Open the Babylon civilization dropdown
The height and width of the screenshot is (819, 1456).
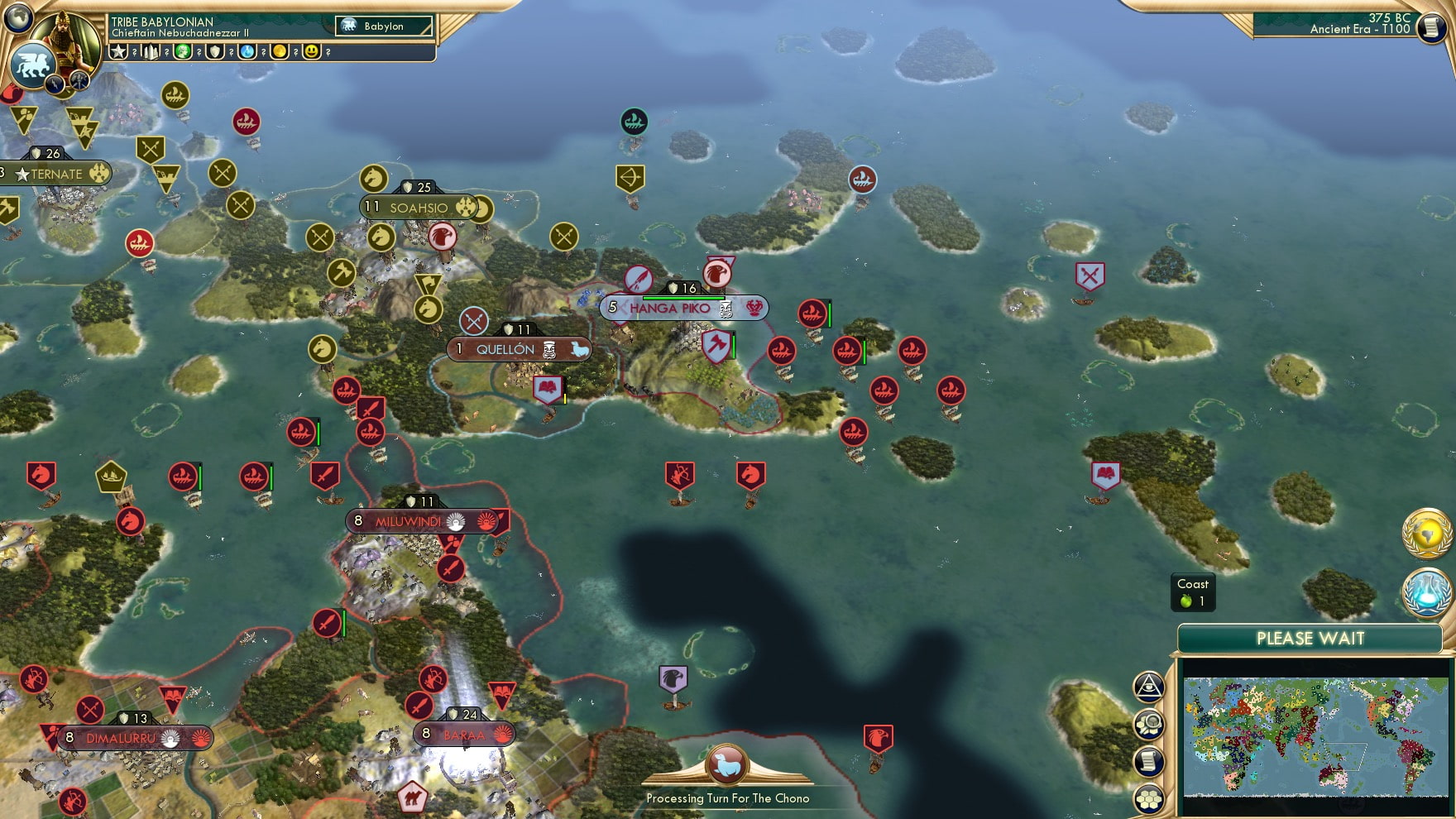coord(382,26)
